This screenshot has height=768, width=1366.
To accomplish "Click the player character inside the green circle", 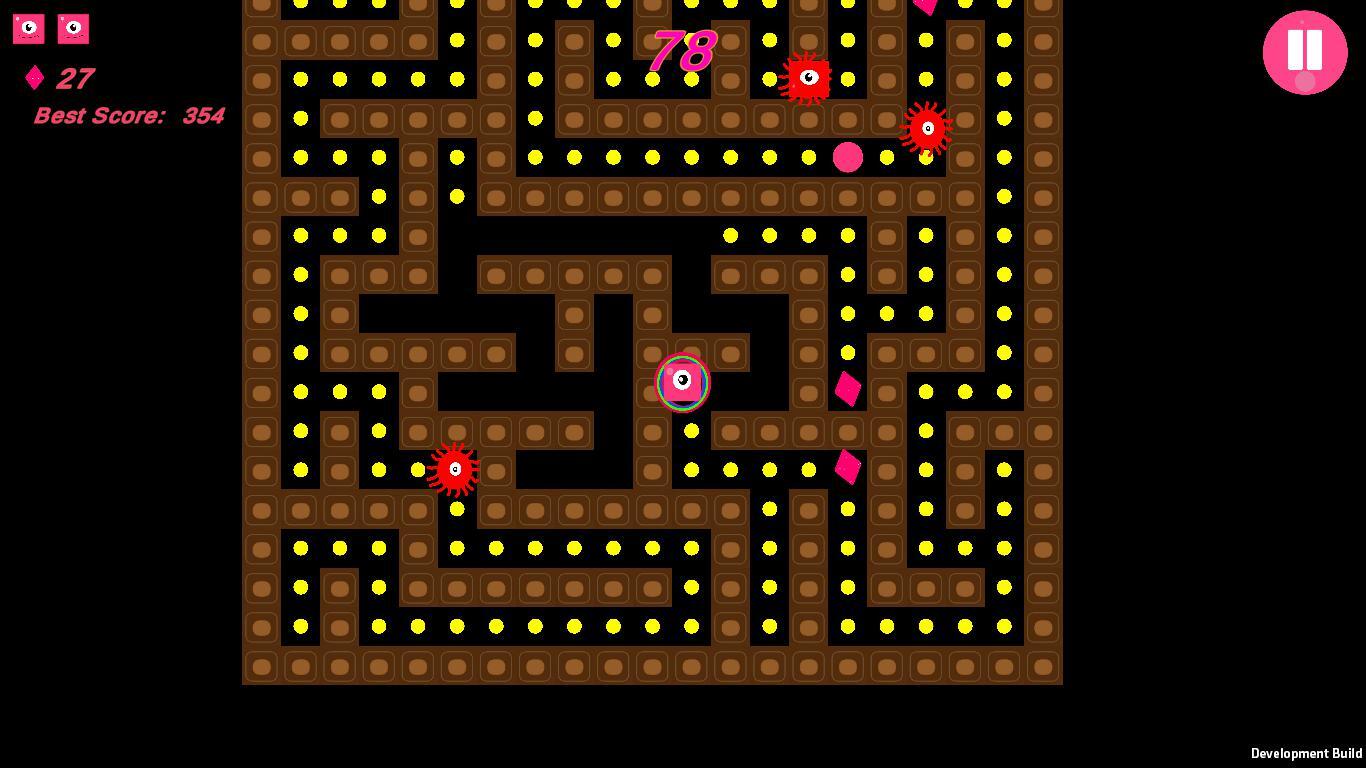I will click(x=682, y=383).
